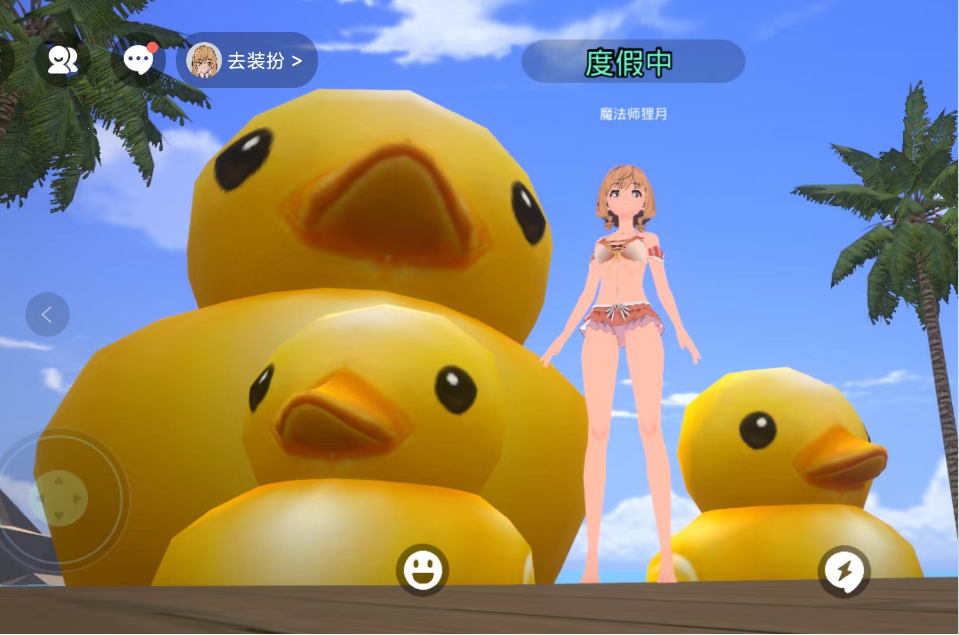Activate the lightning speech bubble action

point(844,572)
